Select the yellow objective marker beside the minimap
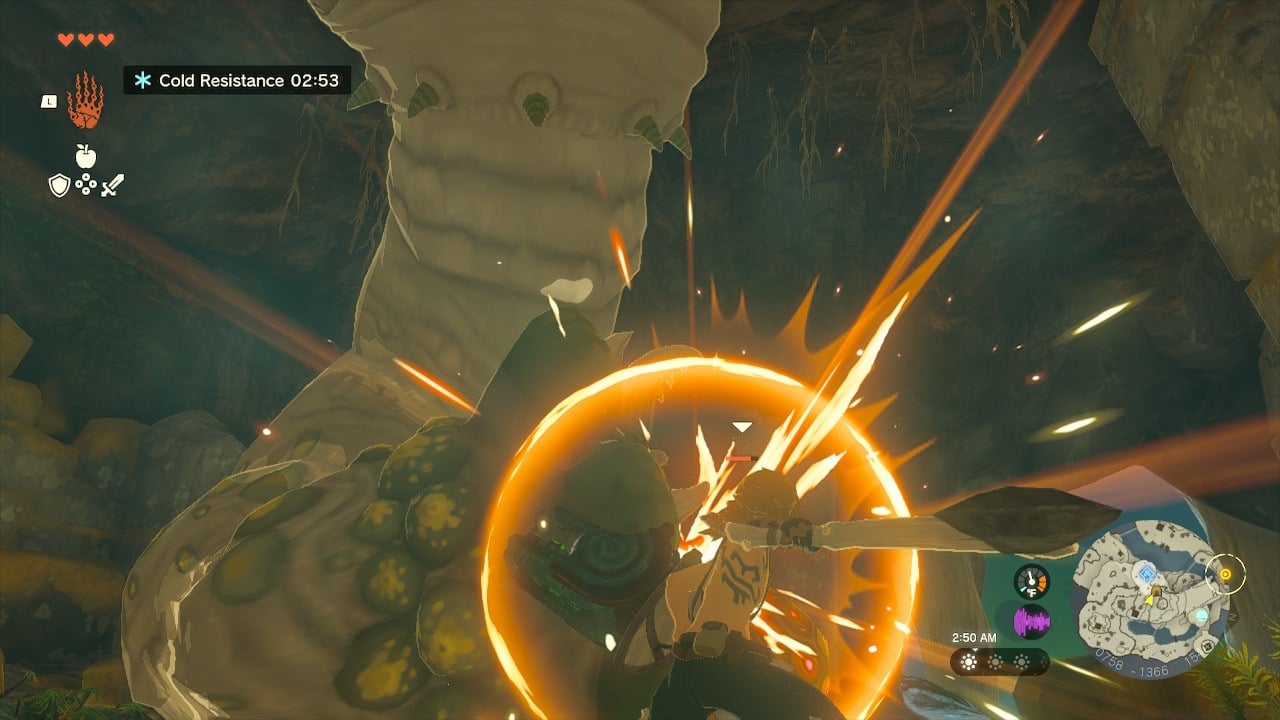 tap(1223, 574)
